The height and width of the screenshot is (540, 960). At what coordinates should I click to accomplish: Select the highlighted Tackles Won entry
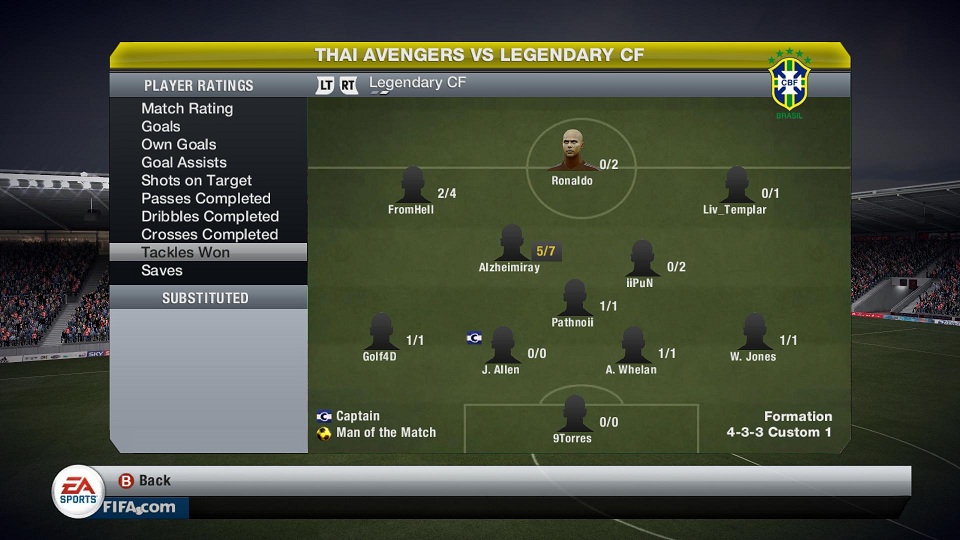186,252
